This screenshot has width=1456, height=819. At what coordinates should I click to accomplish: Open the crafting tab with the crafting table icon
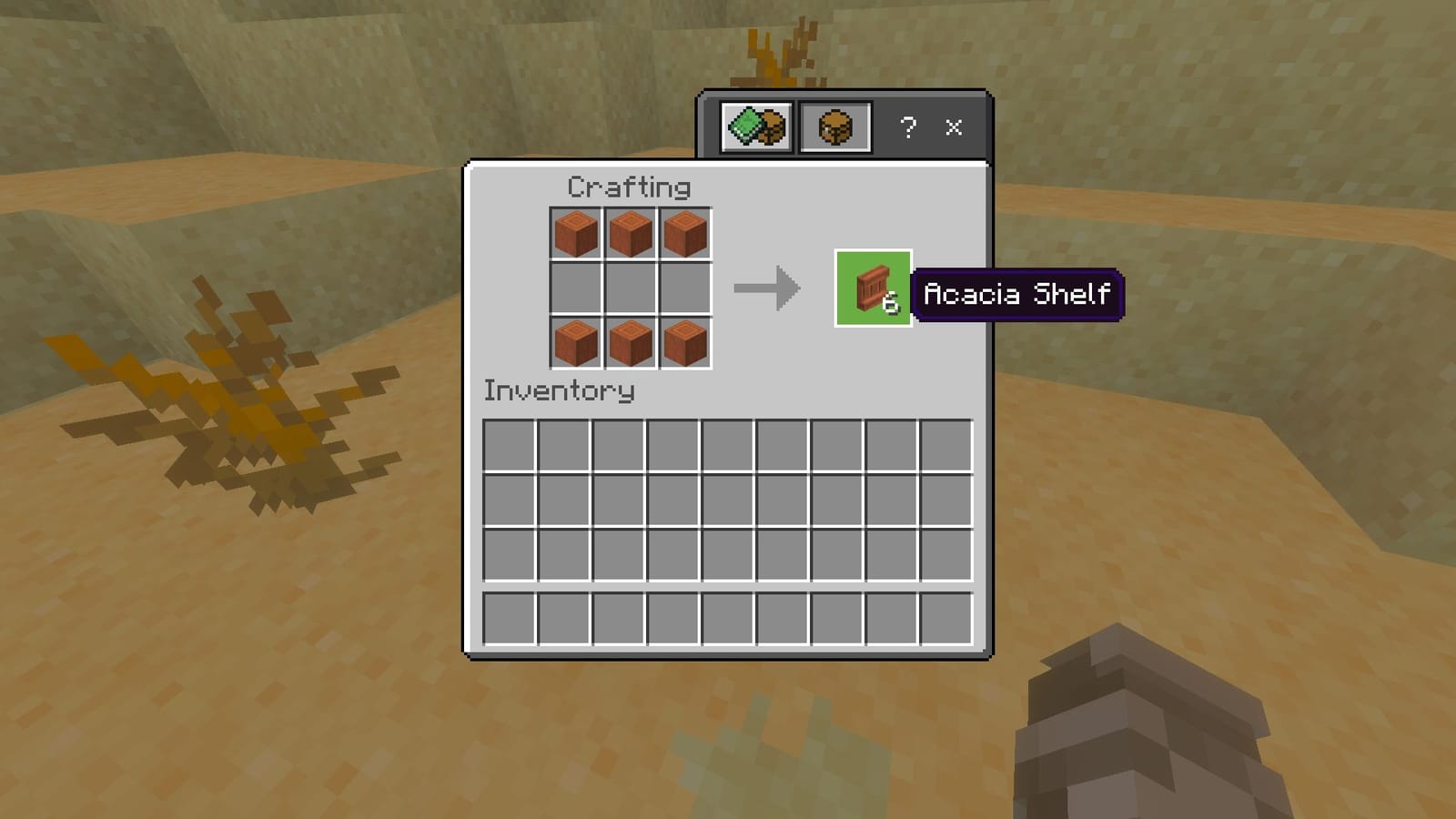[834, 127]
